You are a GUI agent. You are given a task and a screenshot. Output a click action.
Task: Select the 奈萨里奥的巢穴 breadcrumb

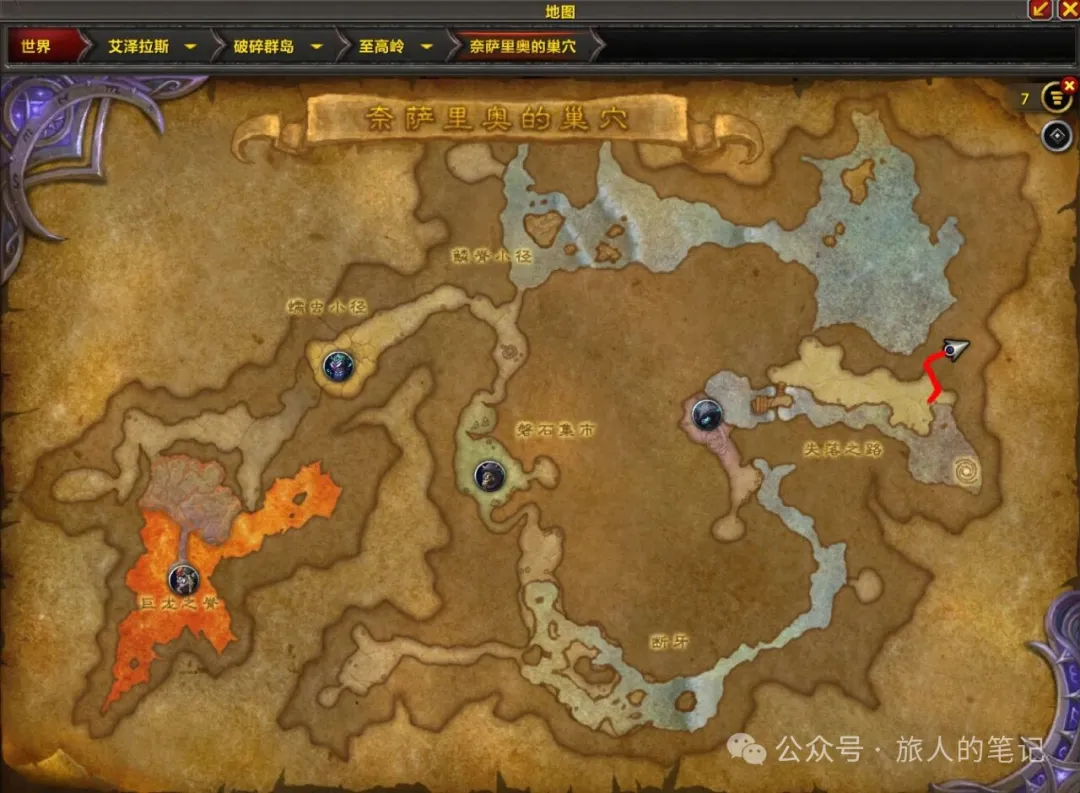tap(523, 46)
